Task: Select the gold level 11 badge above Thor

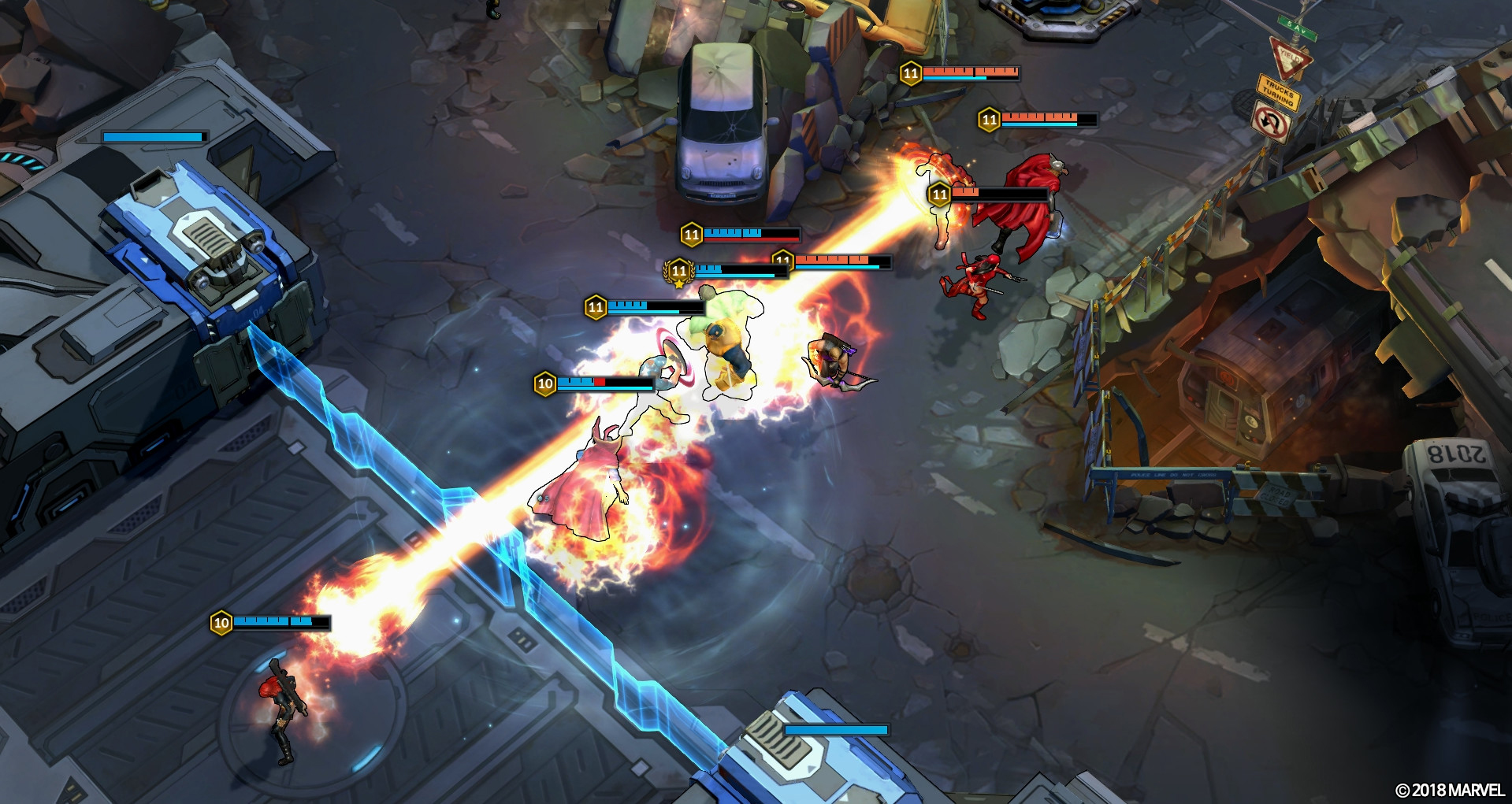Action: click(938, 194)
